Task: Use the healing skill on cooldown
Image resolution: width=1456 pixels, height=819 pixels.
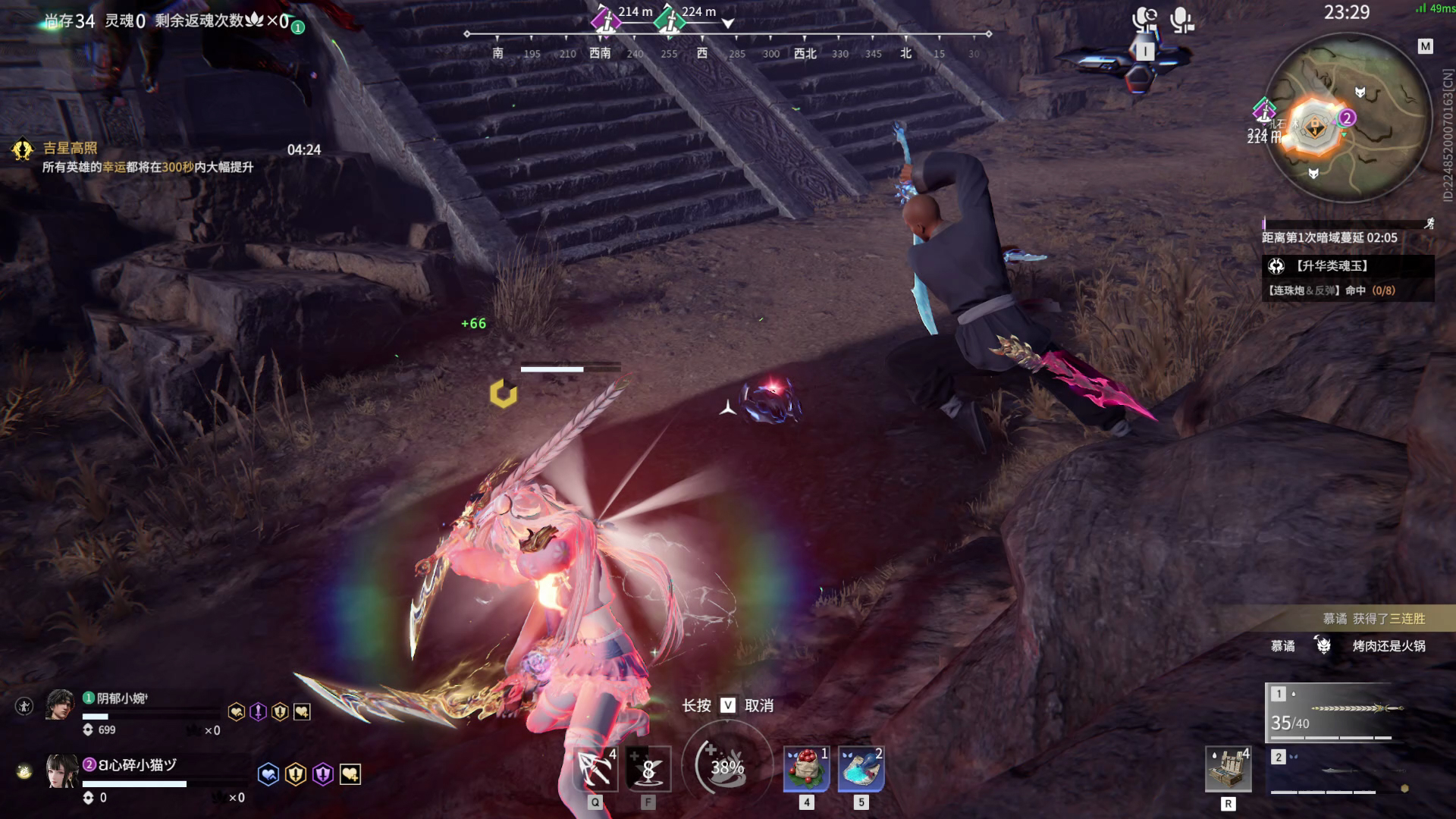Action: coord(649,769)
